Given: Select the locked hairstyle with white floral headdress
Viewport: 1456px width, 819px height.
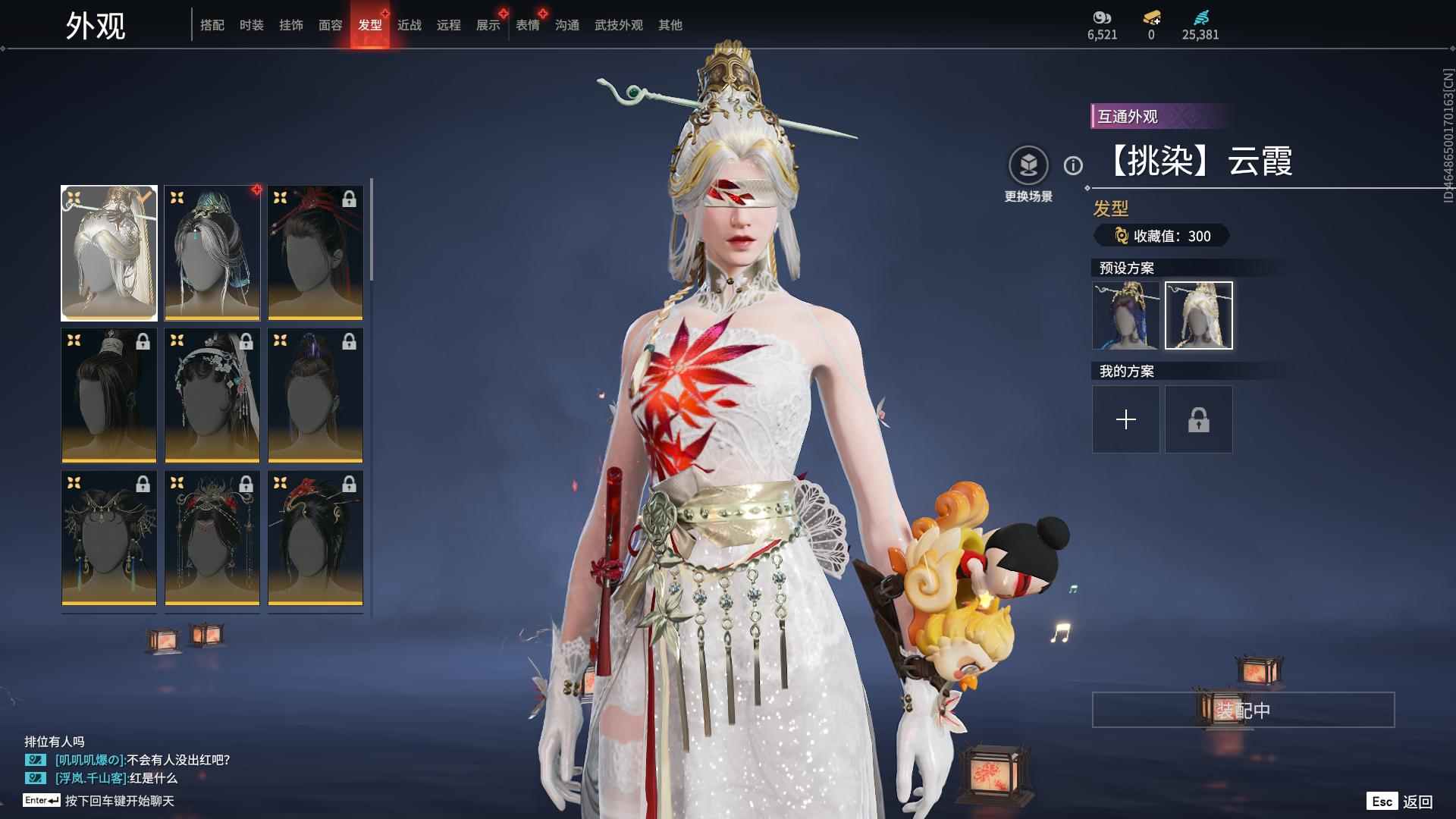Looking at the screenshot, I should point(212,395).
